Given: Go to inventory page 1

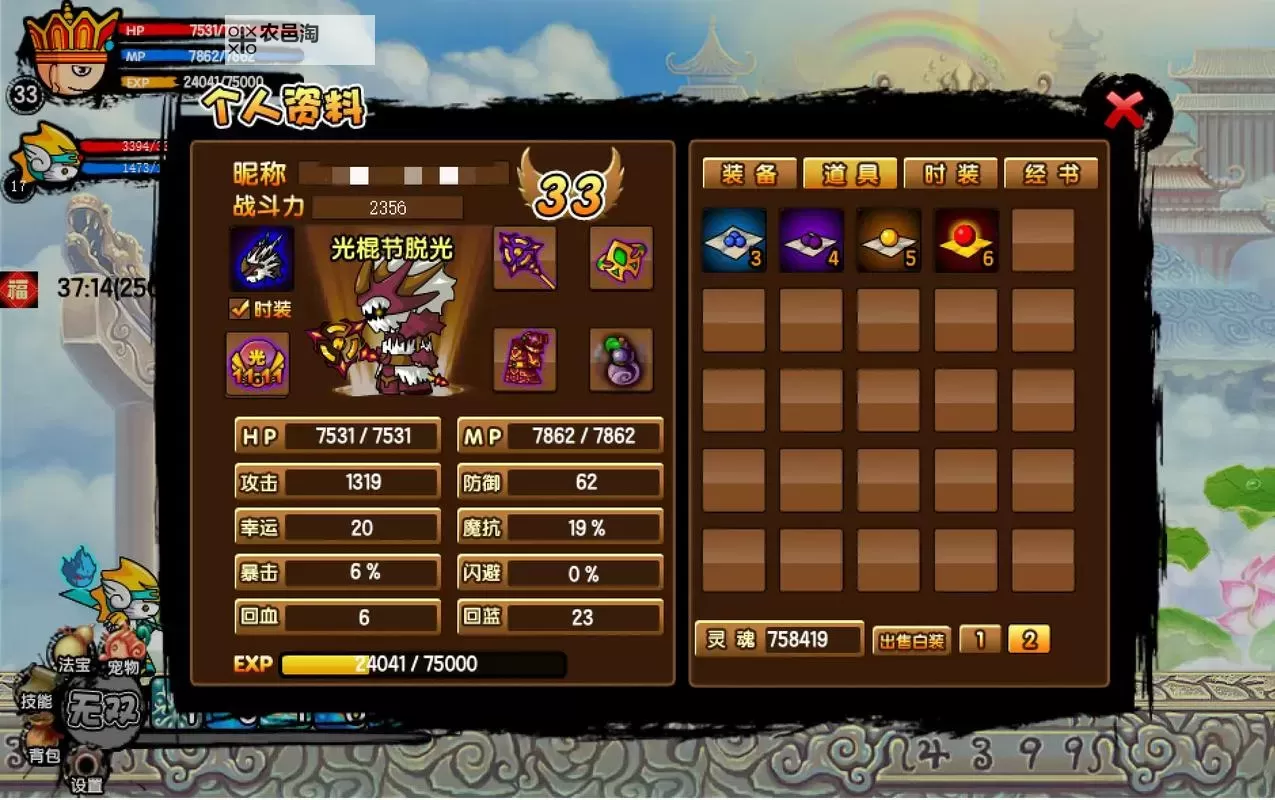Looking at the screenshot, I should point(980,639).
